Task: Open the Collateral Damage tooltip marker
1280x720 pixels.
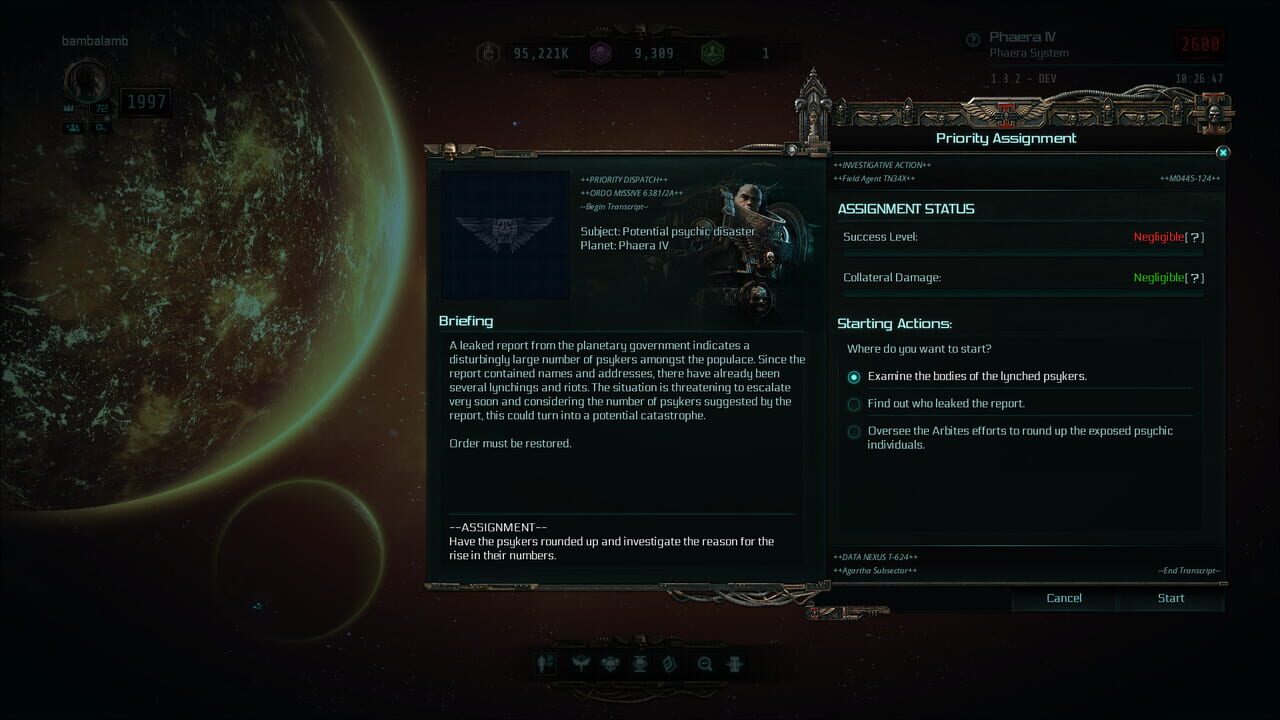Action: coord(1196,277)
